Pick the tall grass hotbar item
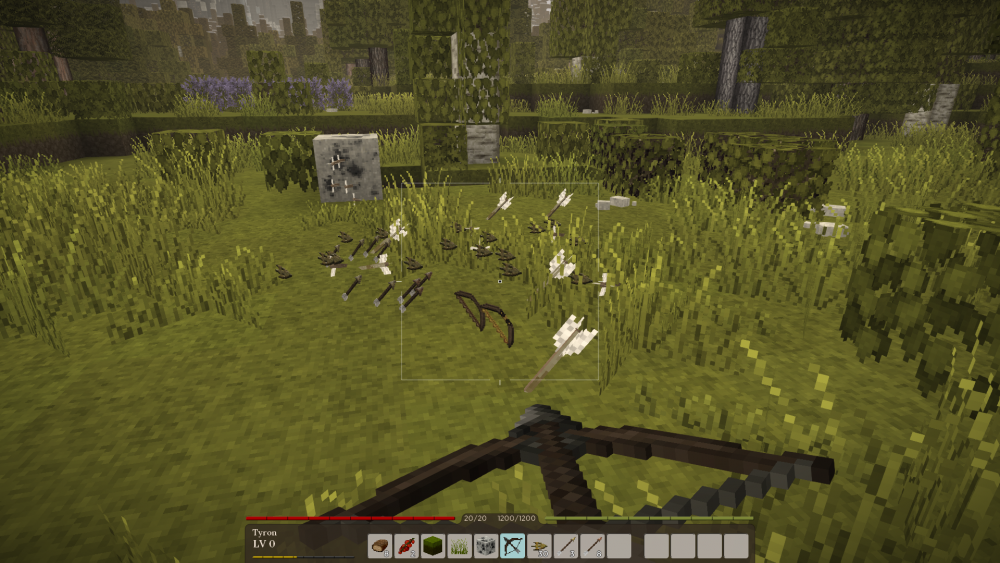This screenshot has width=1000, height=563. (460, 546)
